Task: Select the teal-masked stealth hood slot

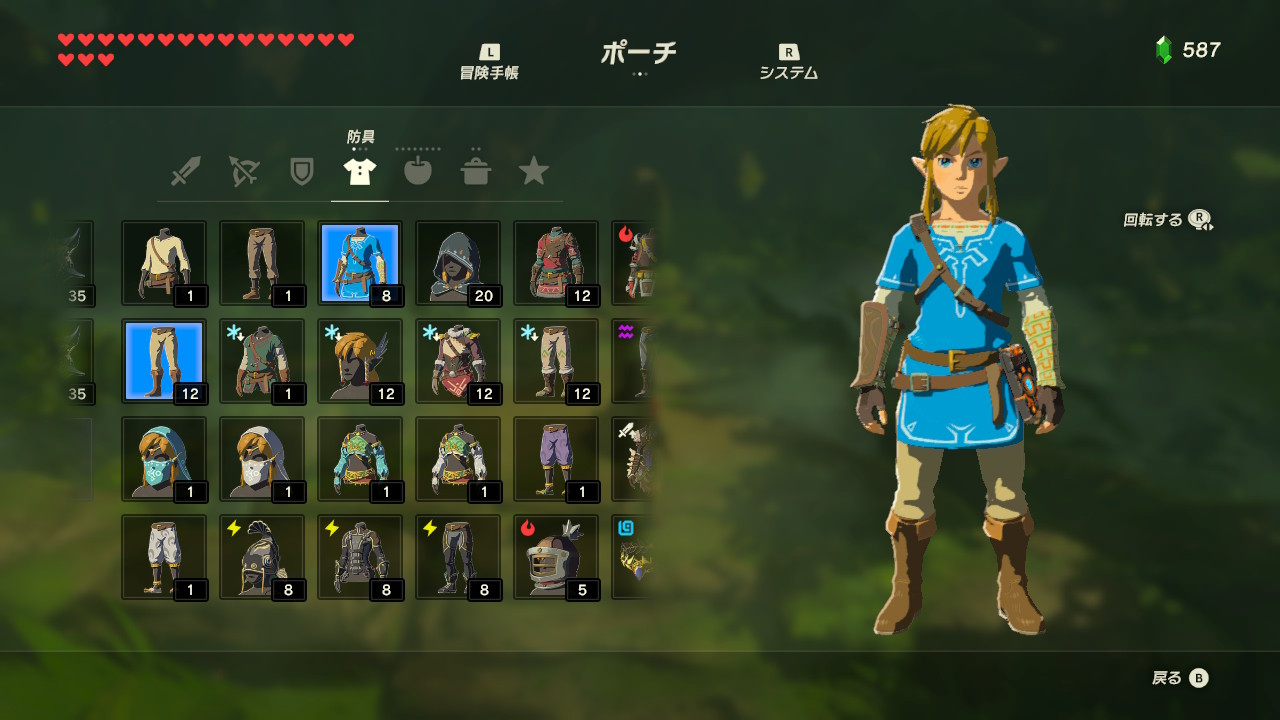Action: coord(164,459)
